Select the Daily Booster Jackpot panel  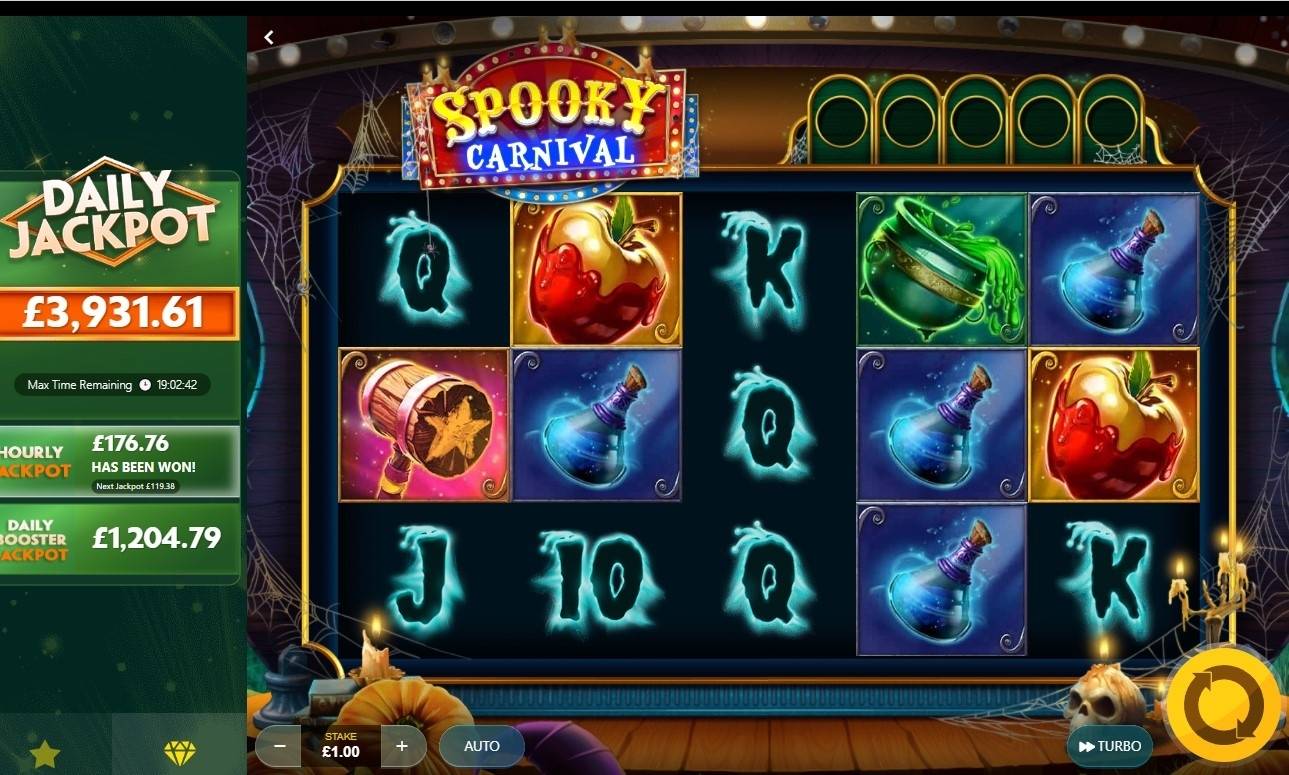[x=120, y=537]
